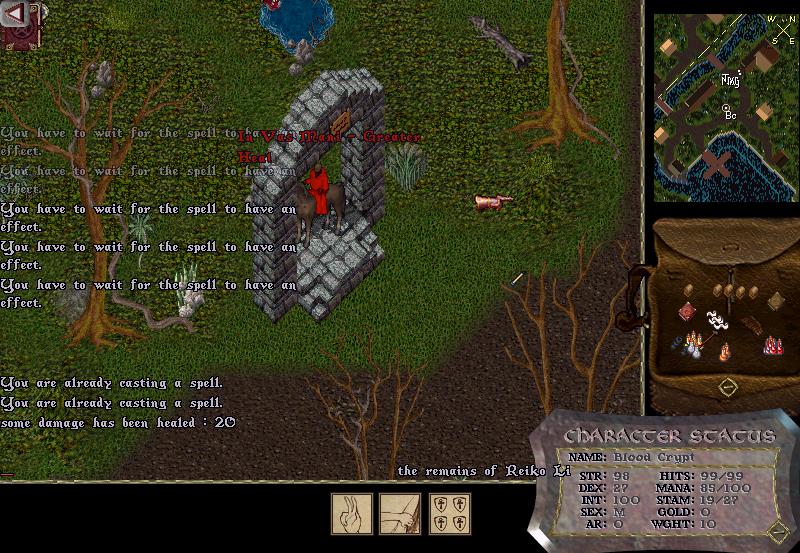Pick the red spellbook in the backpack
800x553 pixels.
(687, 313)
